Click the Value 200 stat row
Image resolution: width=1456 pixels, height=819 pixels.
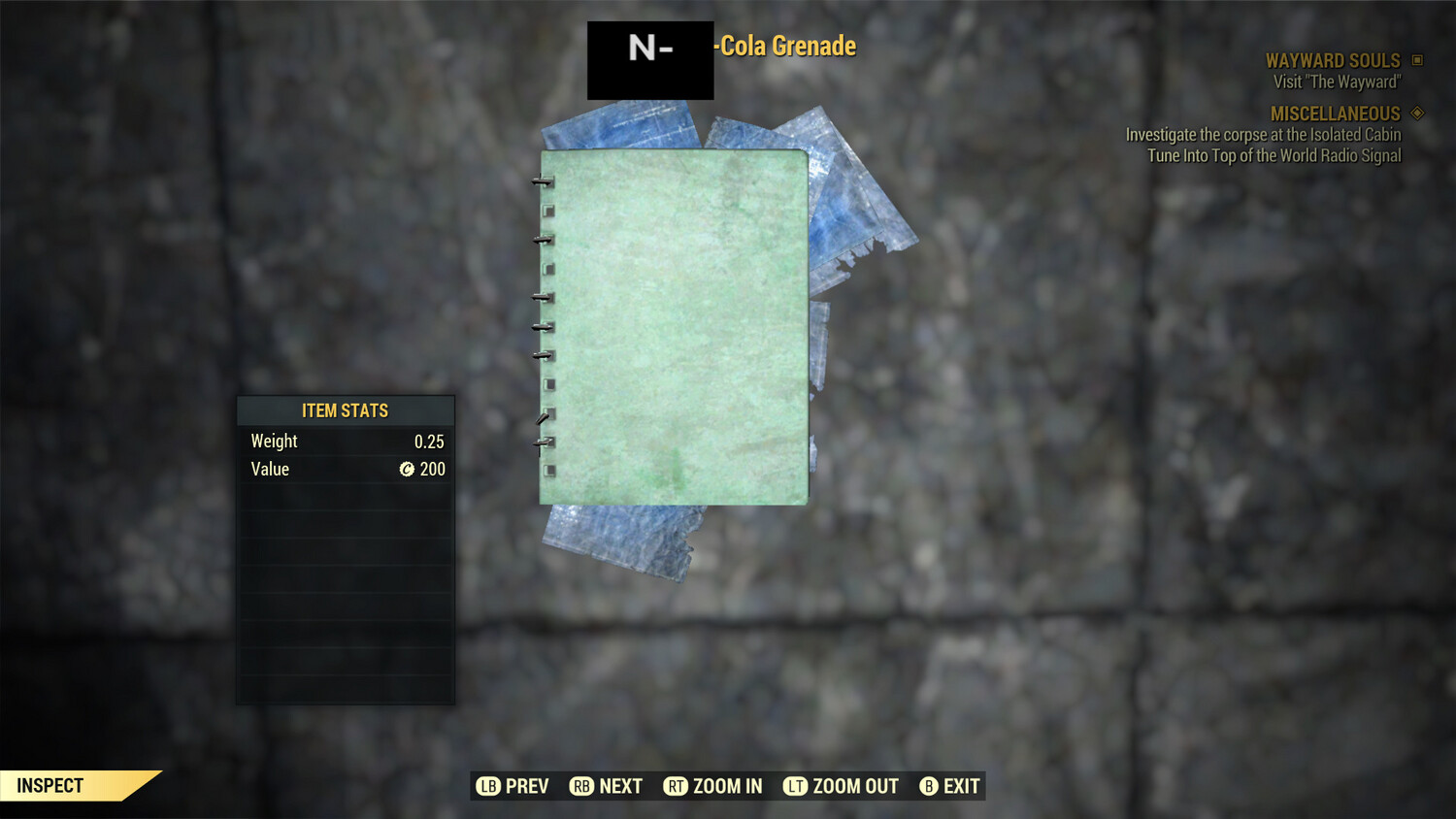[345, 469]
